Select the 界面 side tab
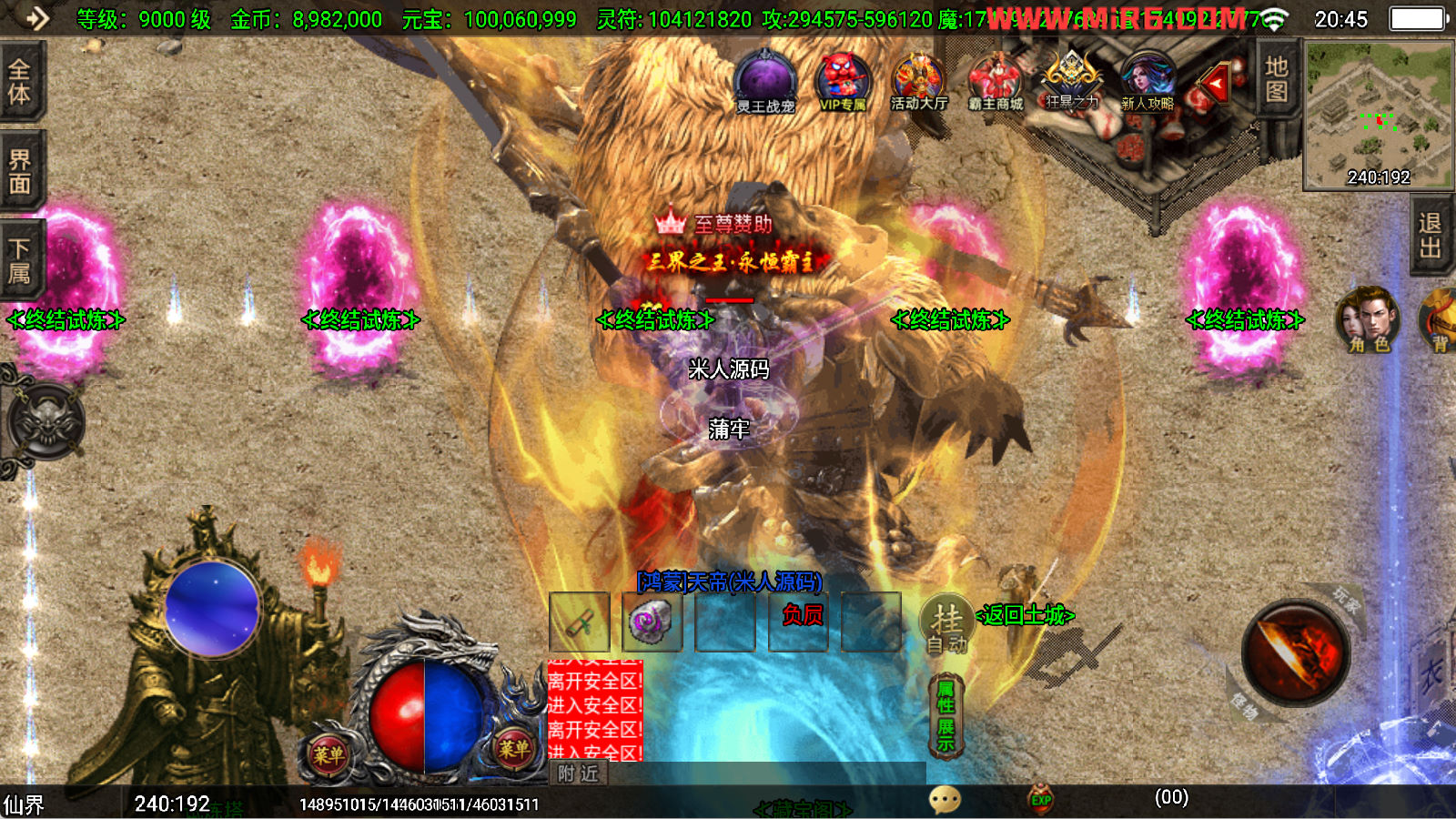This screenshot has width=1456, height=819. coord(20,172)
